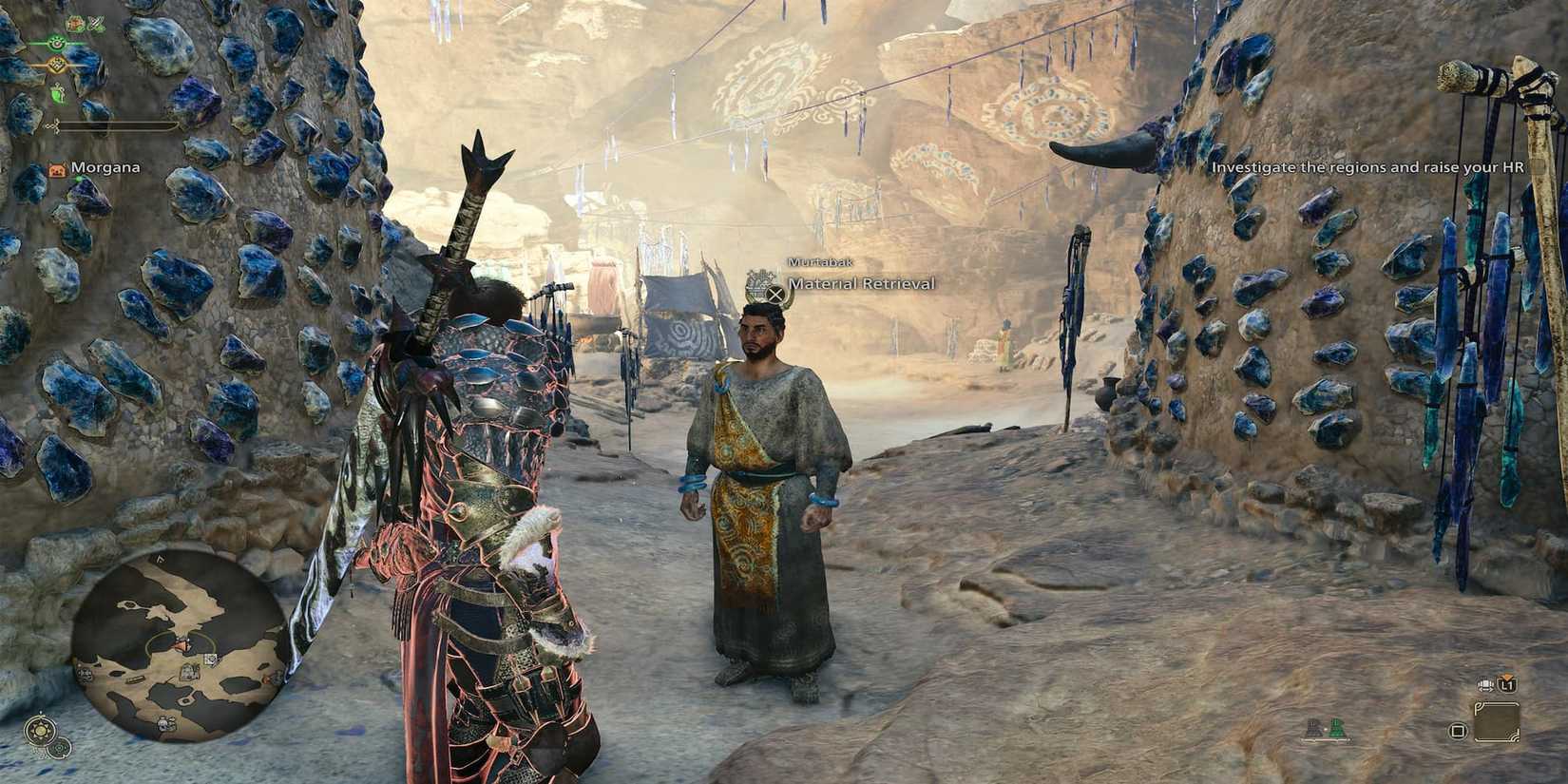Expand the empty item pouch slot bottom-right
Image resolution: width=1568 pixels, height=784 pixels.
1499,722
